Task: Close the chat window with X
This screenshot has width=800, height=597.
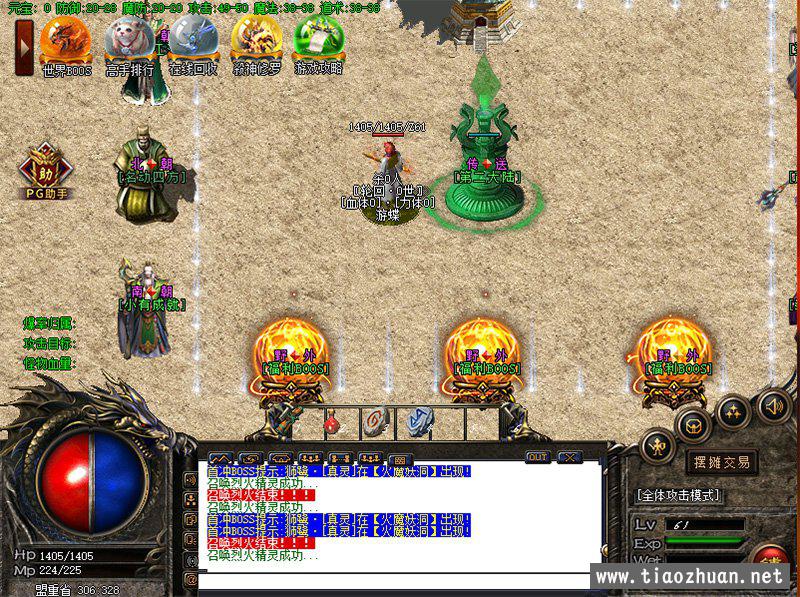Action: 570,457
